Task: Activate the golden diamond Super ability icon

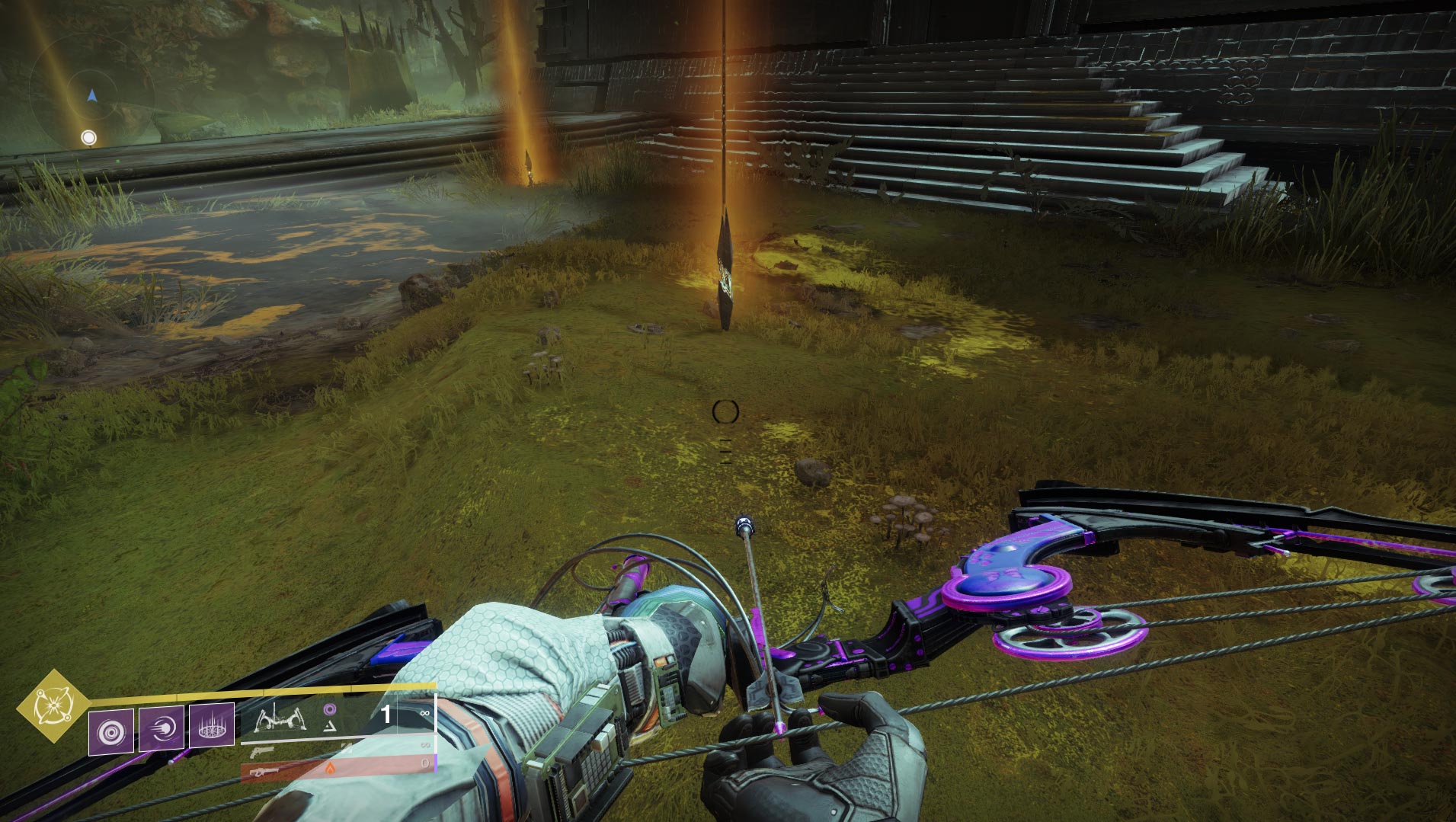Action: [x=53, y=705]
